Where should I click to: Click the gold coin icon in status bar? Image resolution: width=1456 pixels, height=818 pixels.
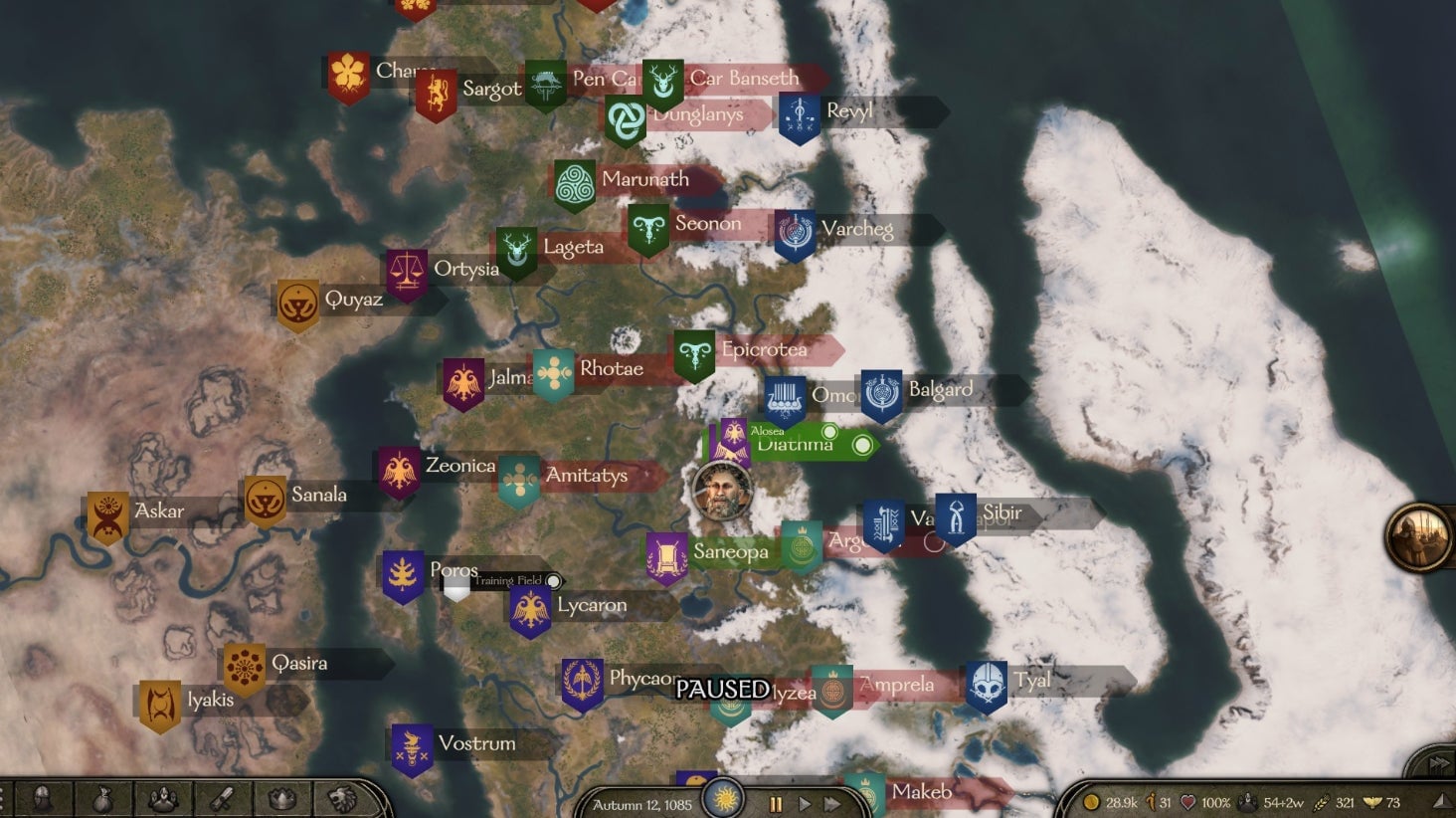click(1091, 802)
